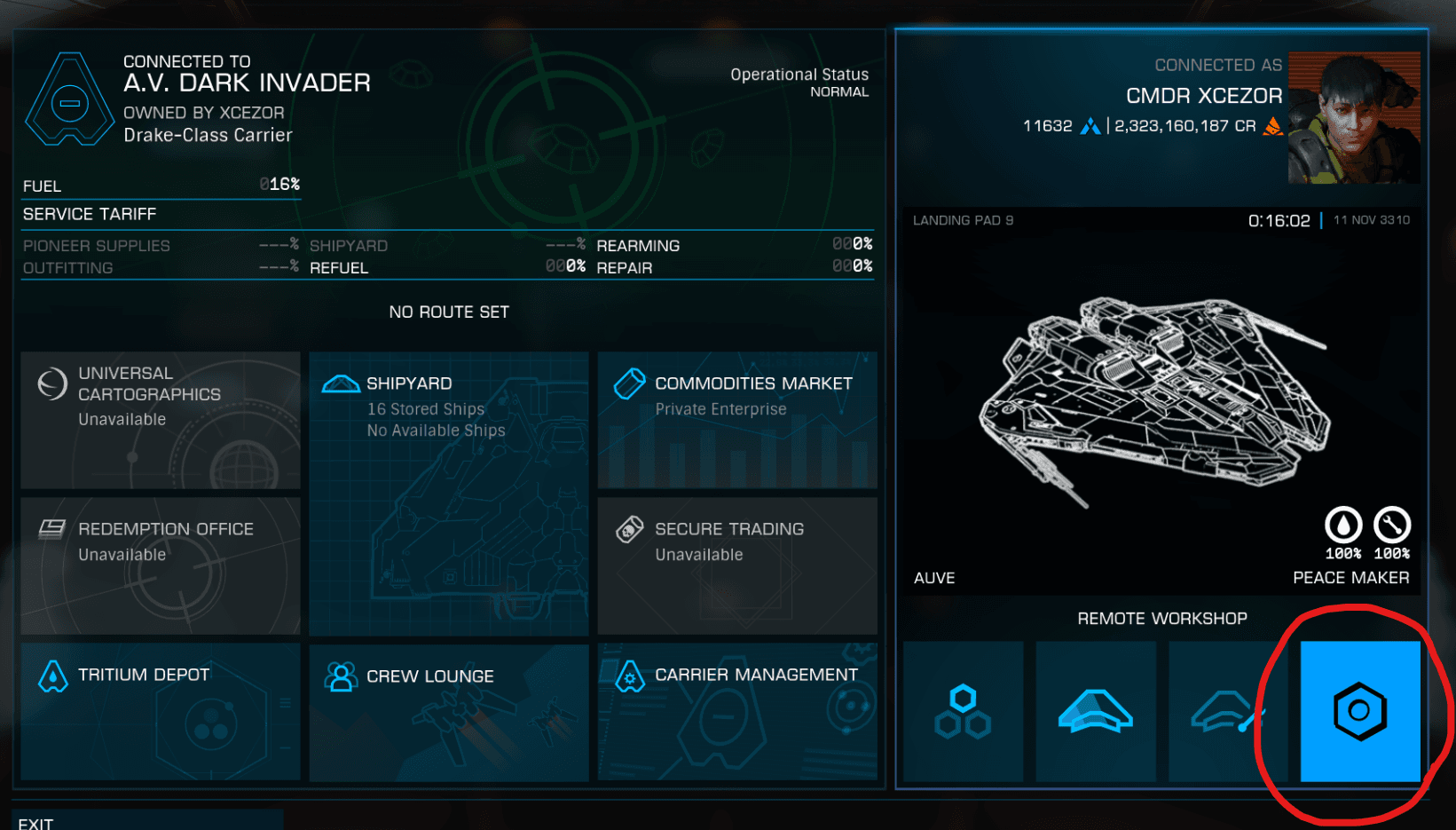Select the Redemption Office tile
This screenshot has height=830, width=1456.
click(161, 565)
